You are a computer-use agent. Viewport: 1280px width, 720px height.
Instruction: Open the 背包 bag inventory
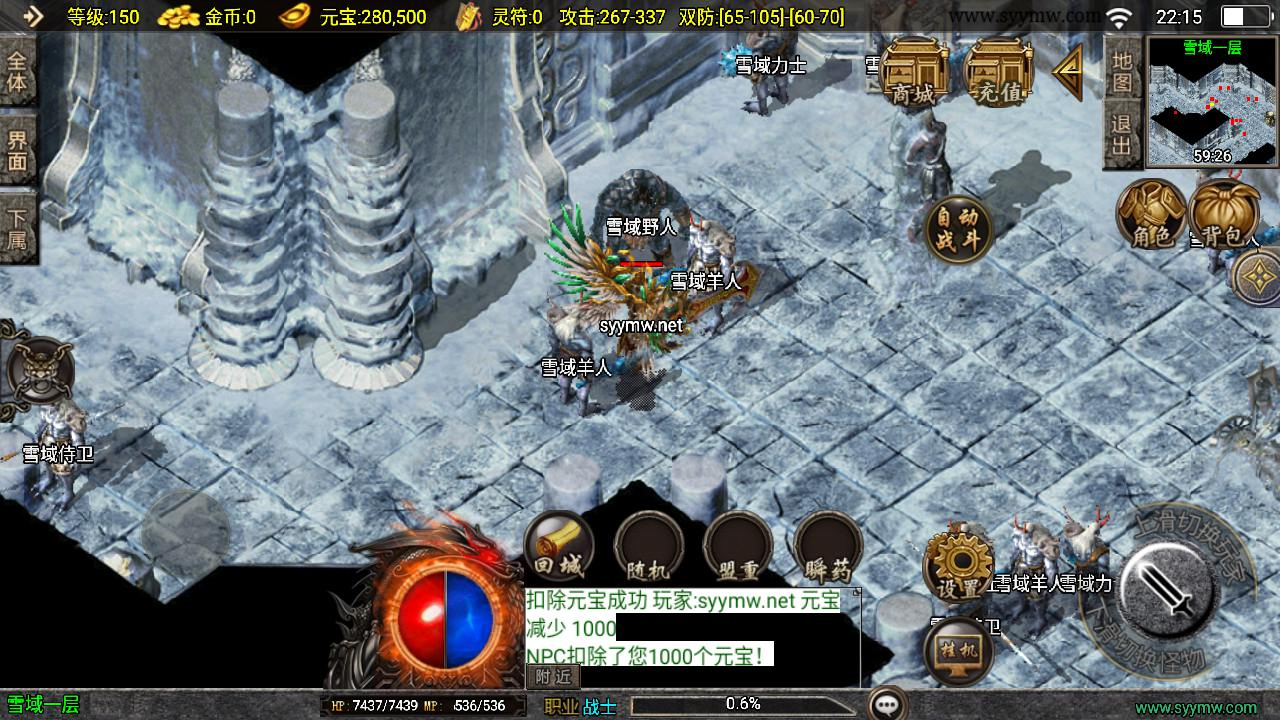[1224, 214]
